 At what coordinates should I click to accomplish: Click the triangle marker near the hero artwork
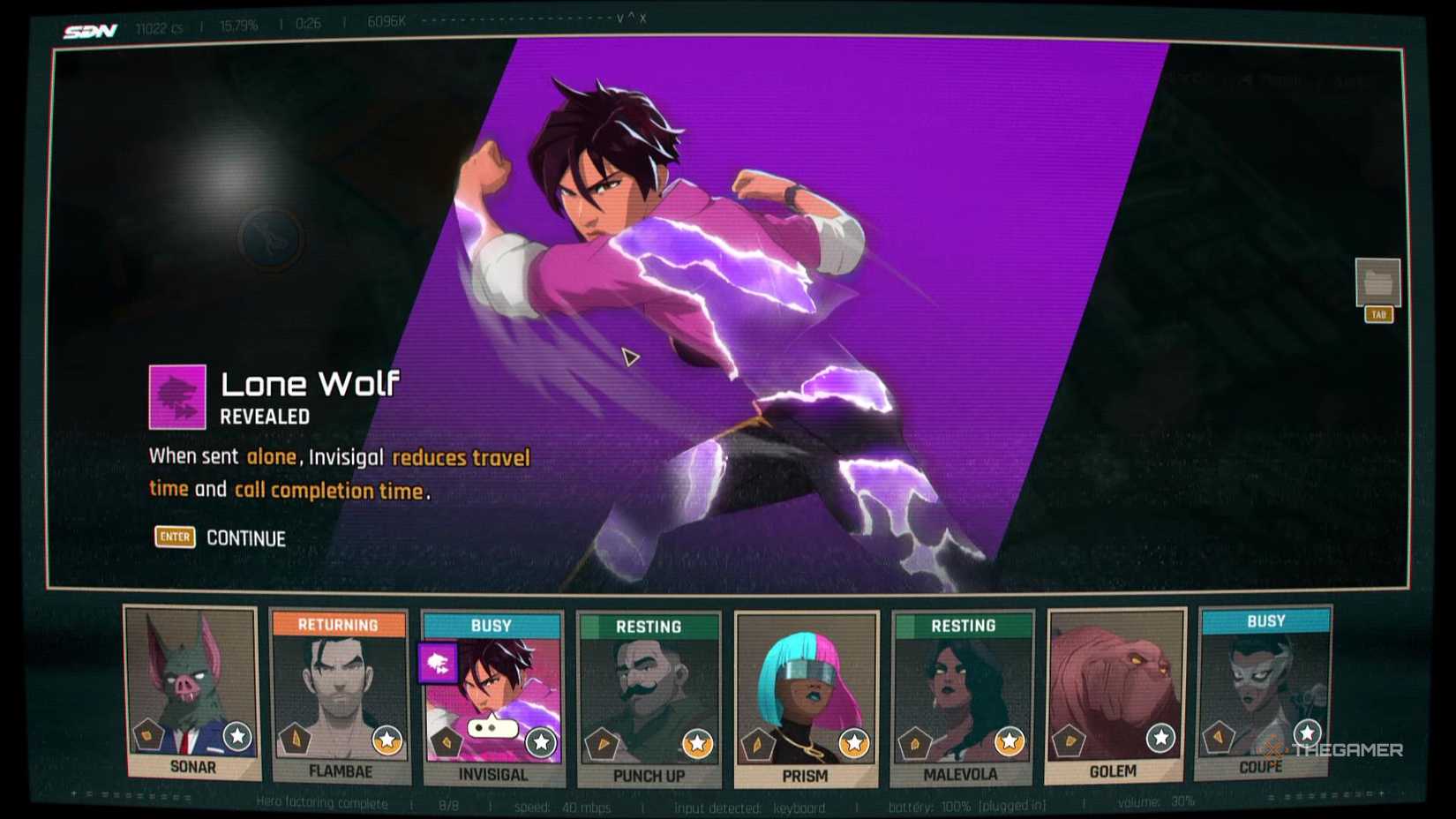(x=629, y=357)
